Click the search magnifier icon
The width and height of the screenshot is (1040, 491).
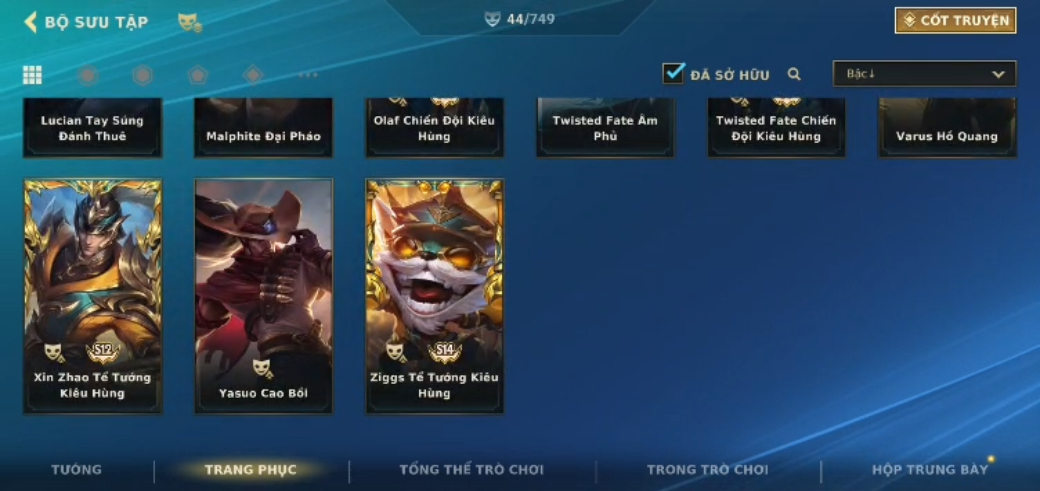coord(794,74)
